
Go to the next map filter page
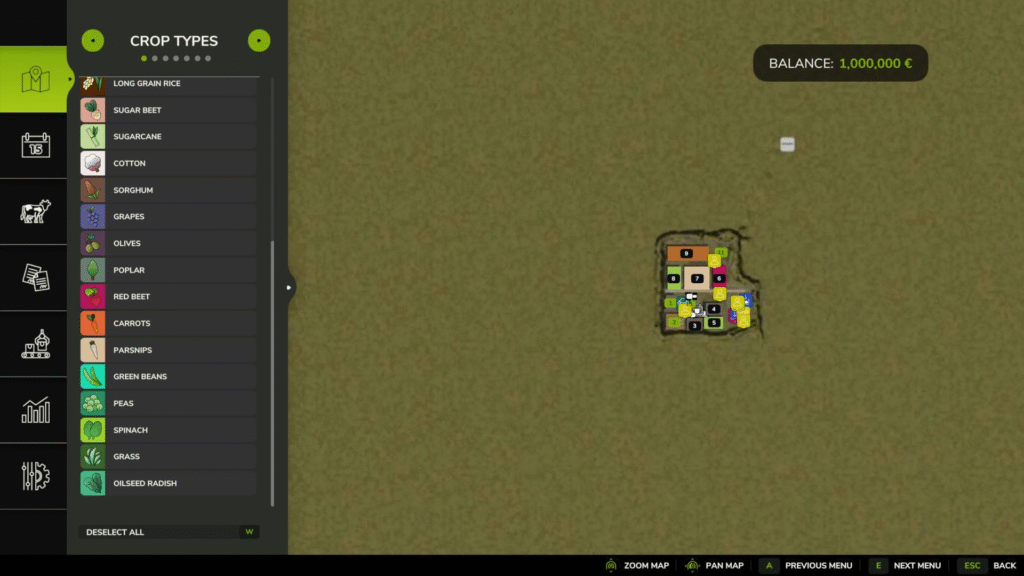(259, 41)
